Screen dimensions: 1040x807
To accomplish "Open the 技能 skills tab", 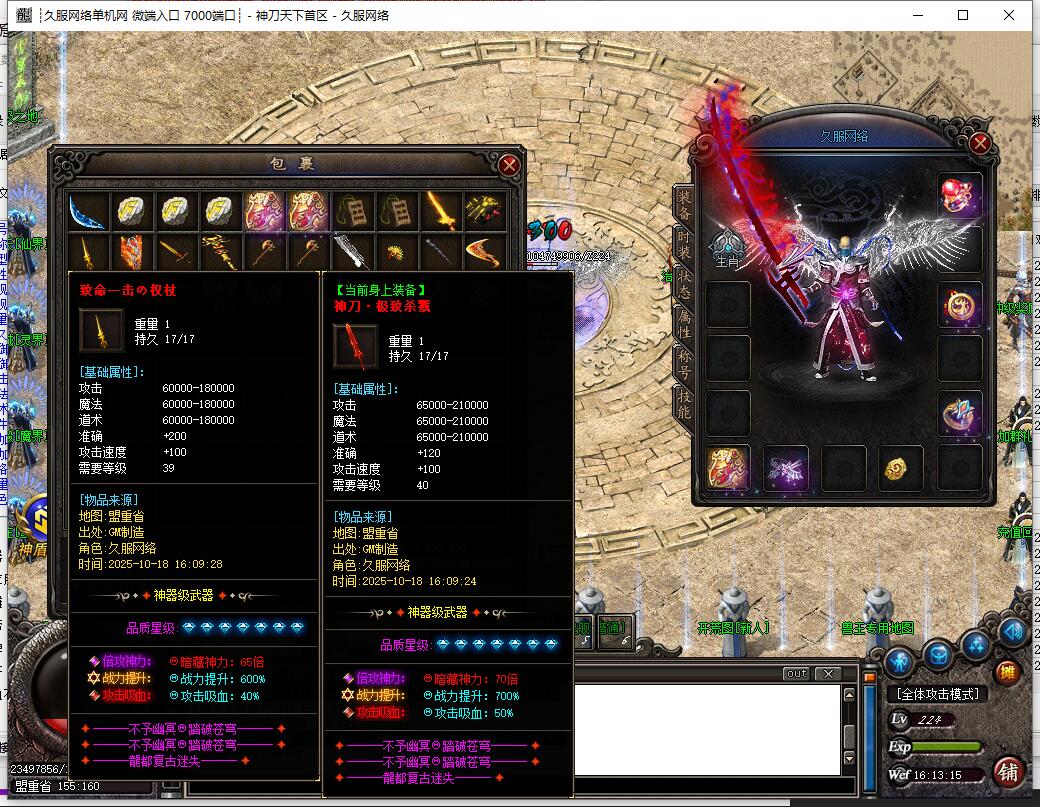I will (x=684, y=402).
